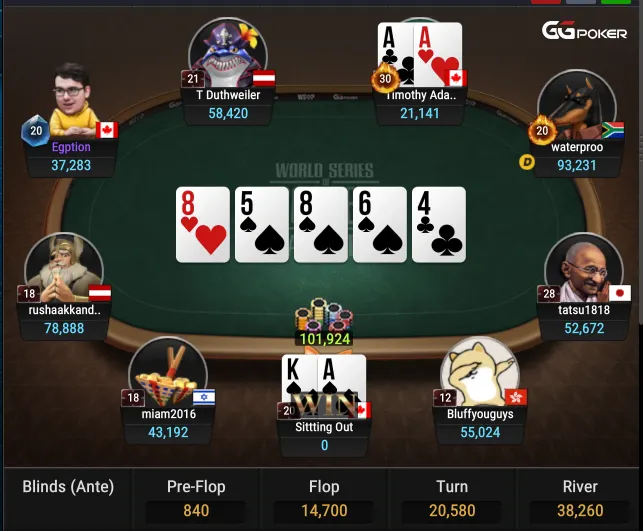Switch to the Pre-Flop street tab

(x=196, y=498)
